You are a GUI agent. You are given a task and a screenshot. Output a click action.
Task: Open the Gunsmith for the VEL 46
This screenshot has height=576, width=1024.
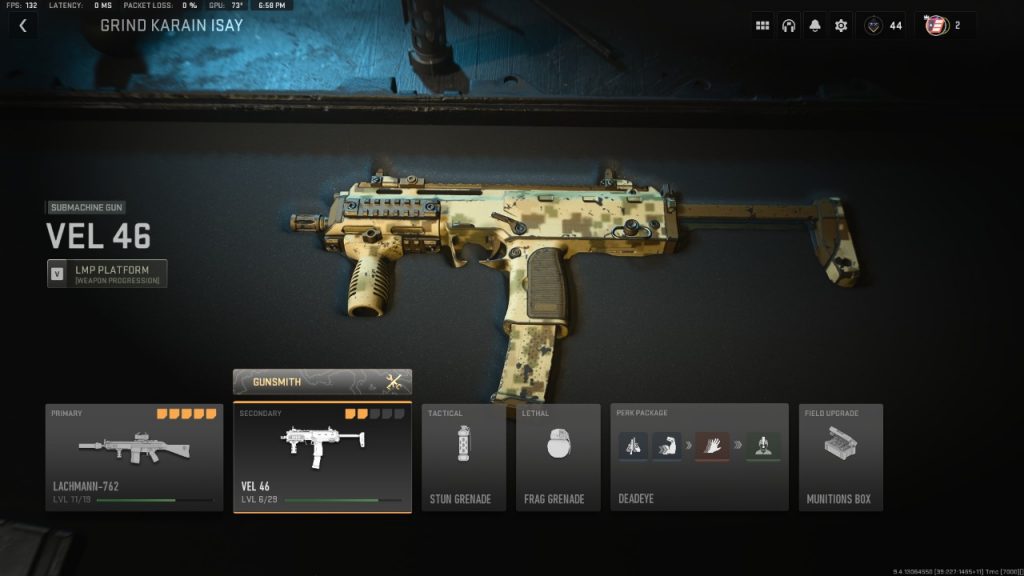click(x=322, y=382)
